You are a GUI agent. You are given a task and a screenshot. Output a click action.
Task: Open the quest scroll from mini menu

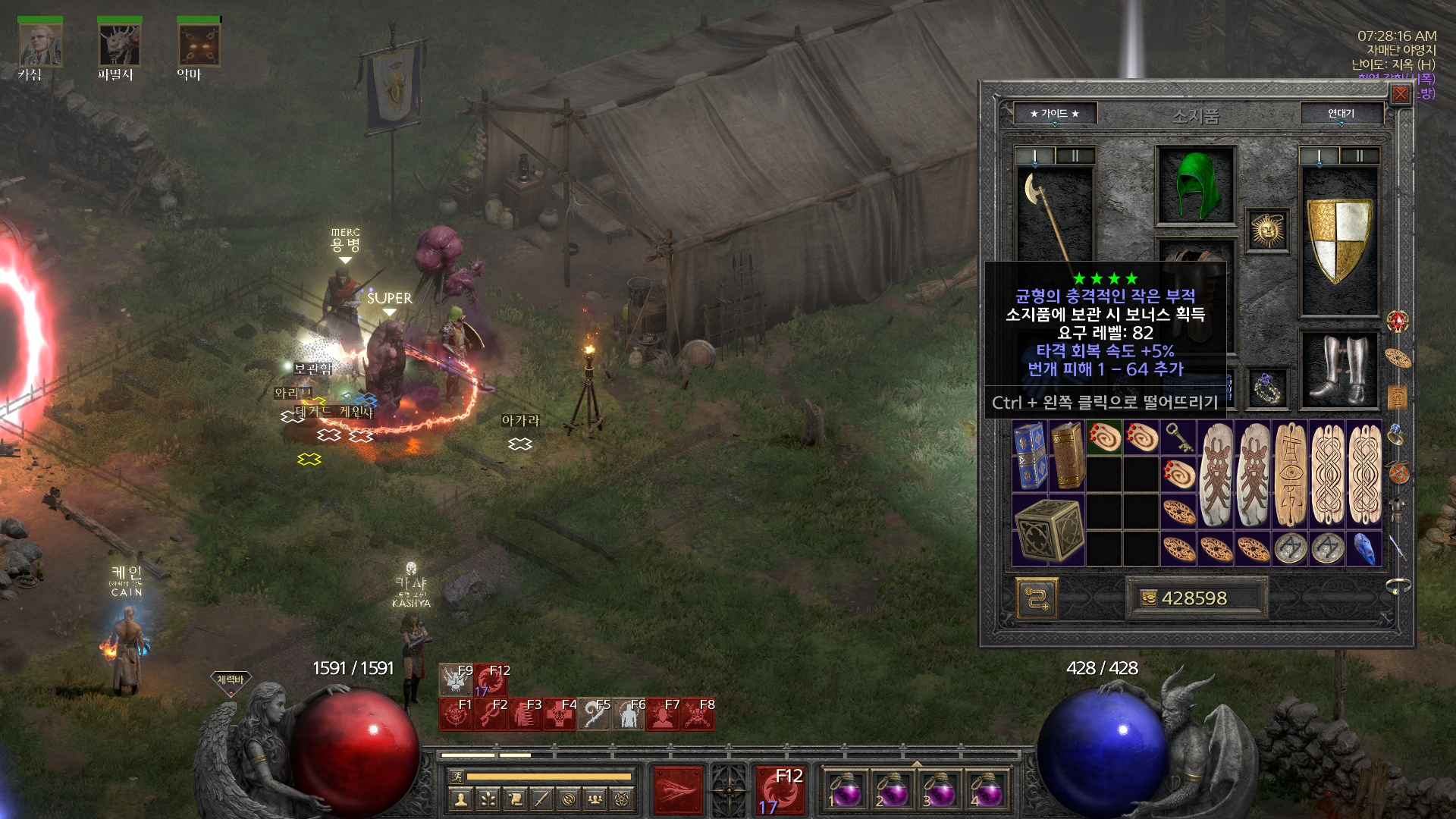(x=515, y=799)
